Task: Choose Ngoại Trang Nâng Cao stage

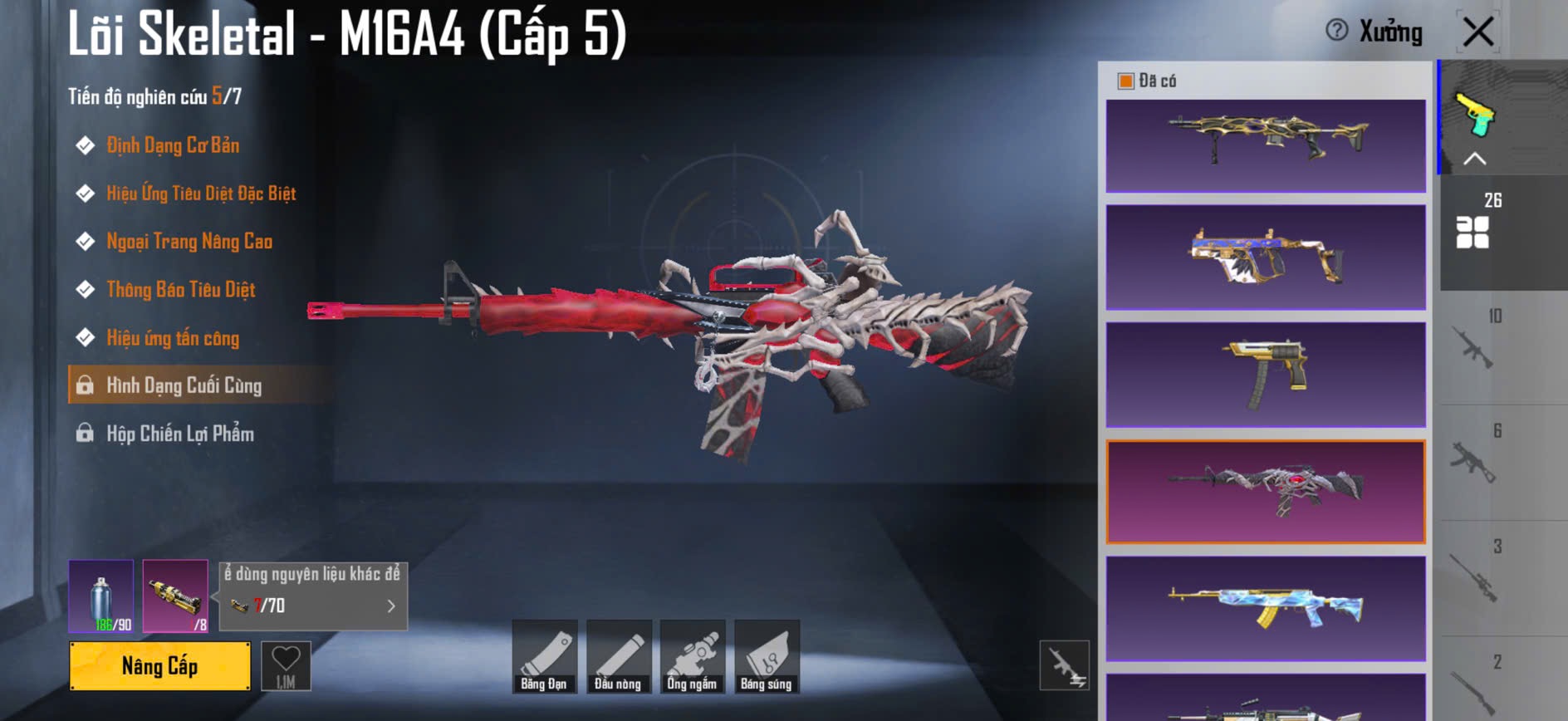Action: pyautogui.click(x=189, y=242)
